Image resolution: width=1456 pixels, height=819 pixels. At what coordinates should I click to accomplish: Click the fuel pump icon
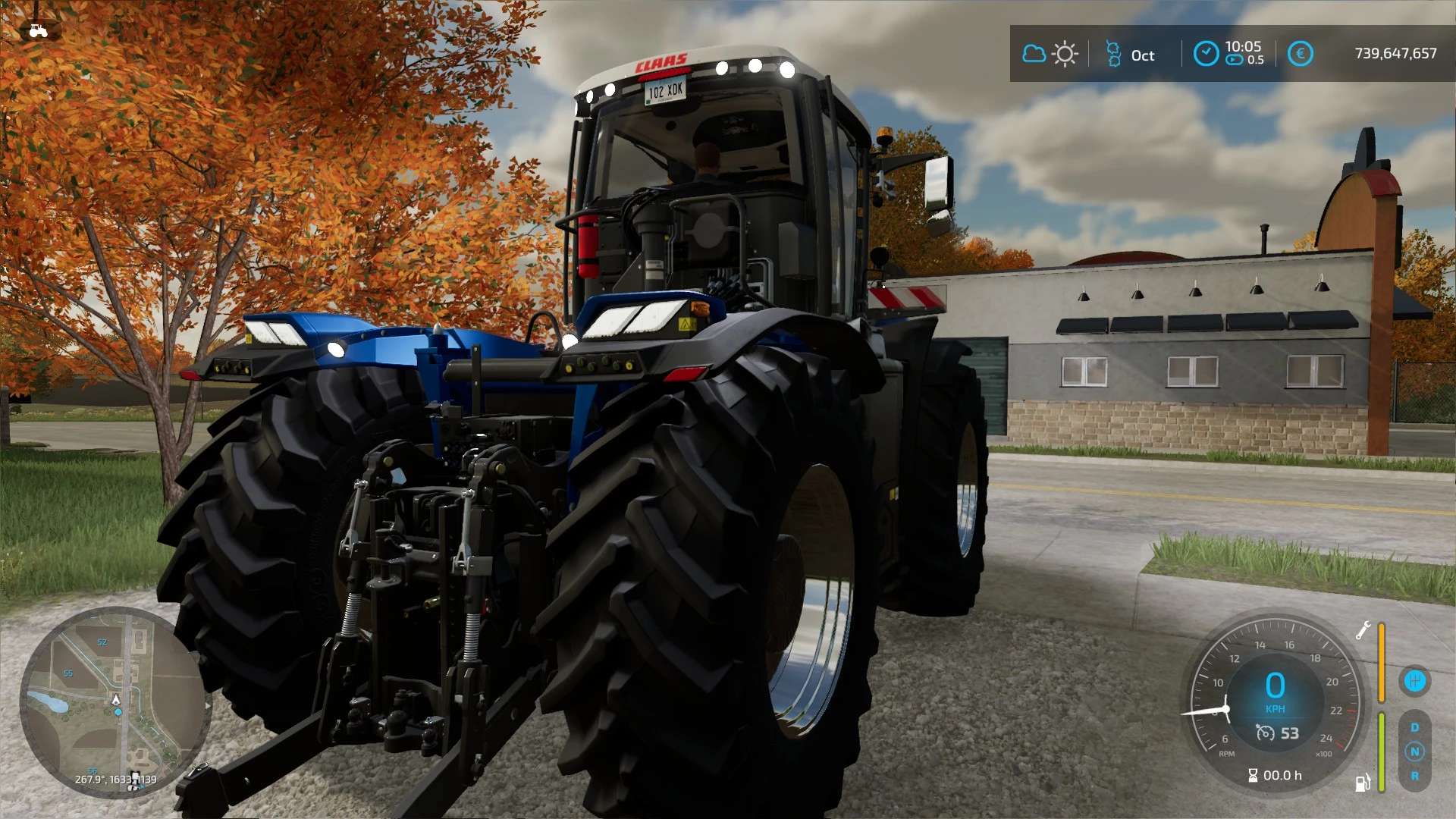click(x=1363, y=783)
